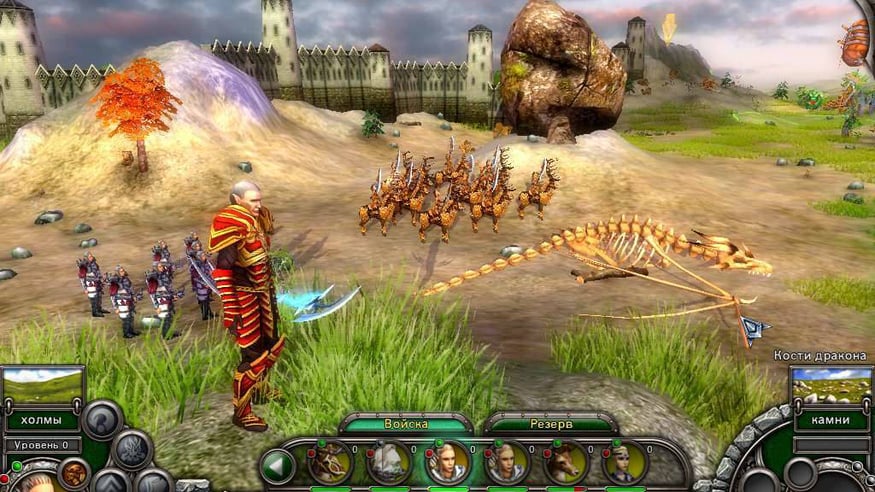This screenshot has height=492, width=875.
Task: Activate the grey leaf ability button
Action: [132, 449]
